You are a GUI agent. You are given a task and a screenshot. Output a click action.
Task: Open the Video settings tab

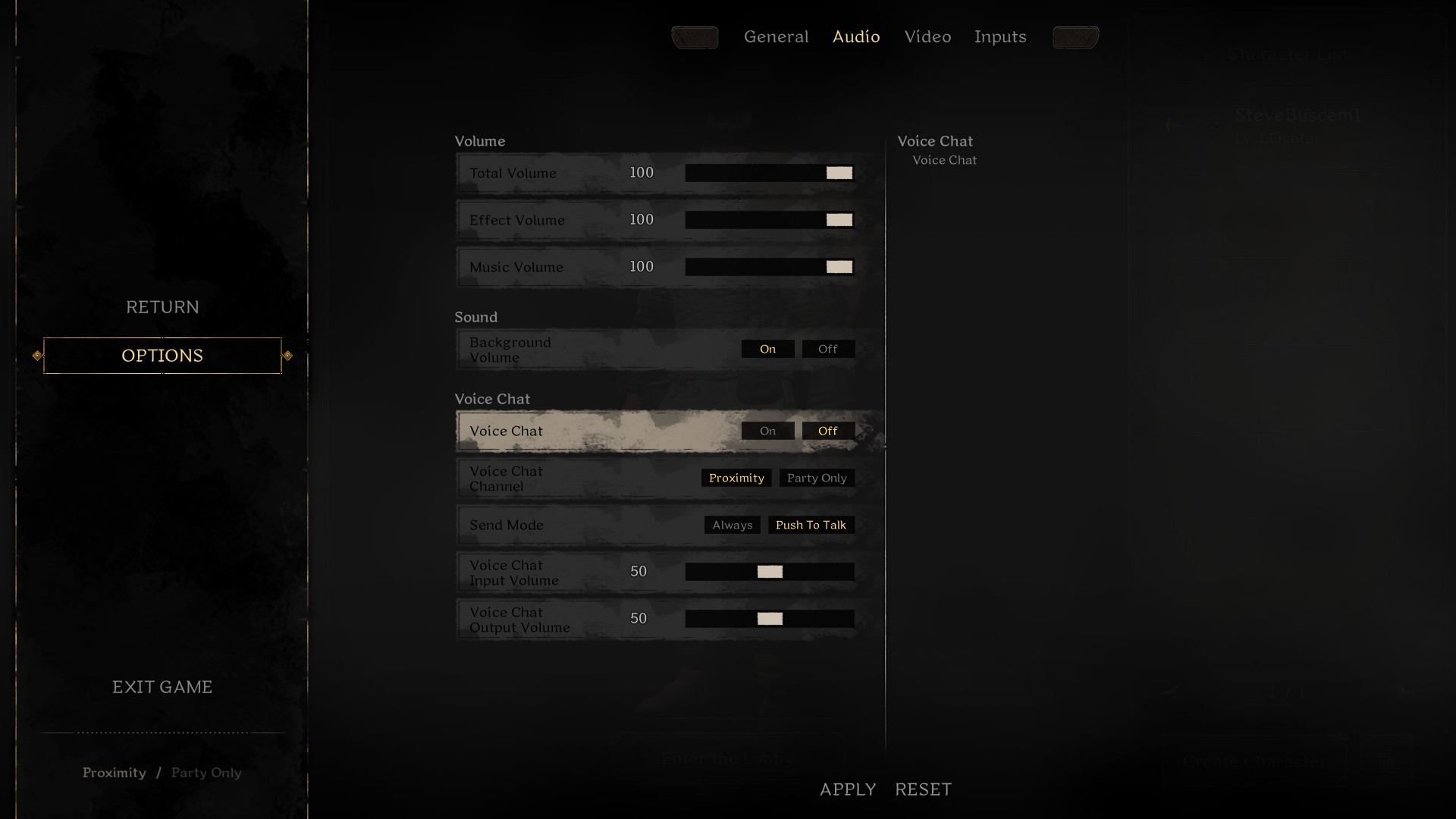(x=927, y=36)
